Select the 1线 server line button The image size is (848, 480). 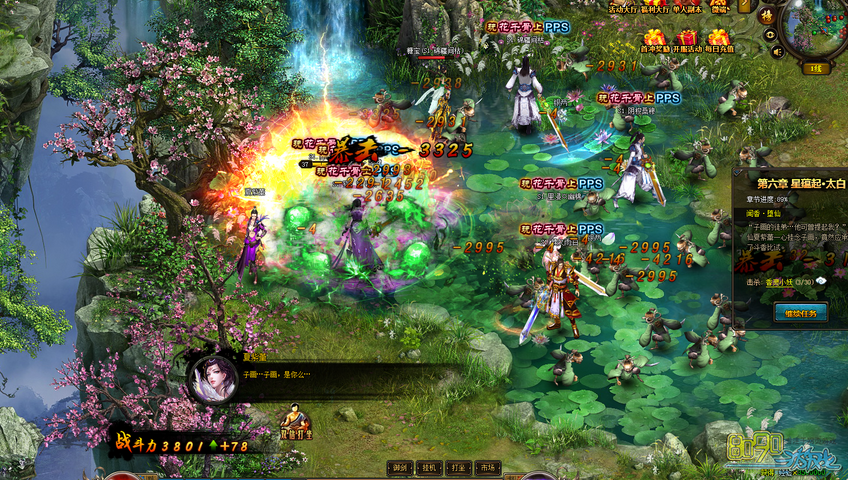(x=815, y=68)
